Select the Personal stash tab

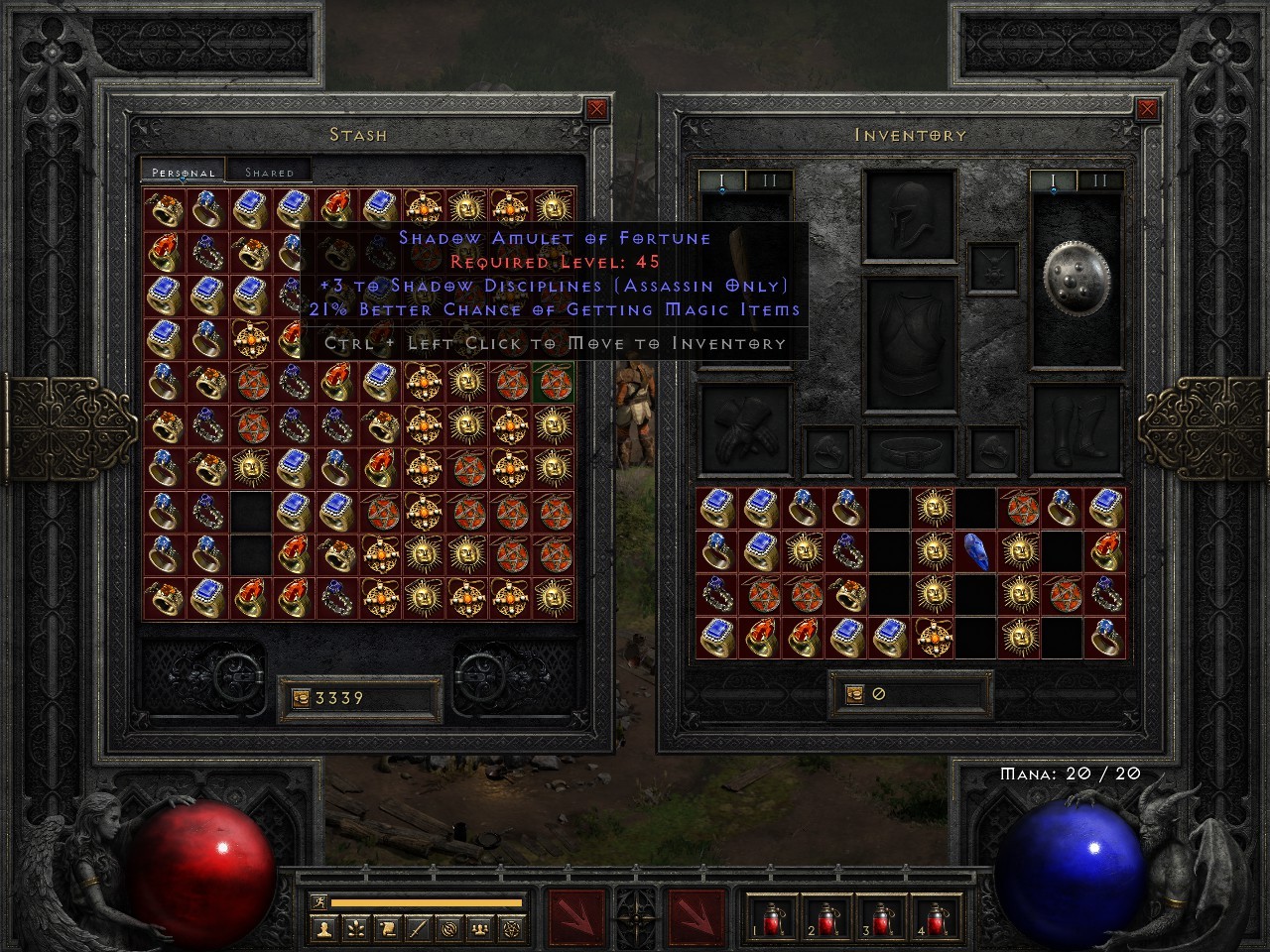click(x=183, y=171)
